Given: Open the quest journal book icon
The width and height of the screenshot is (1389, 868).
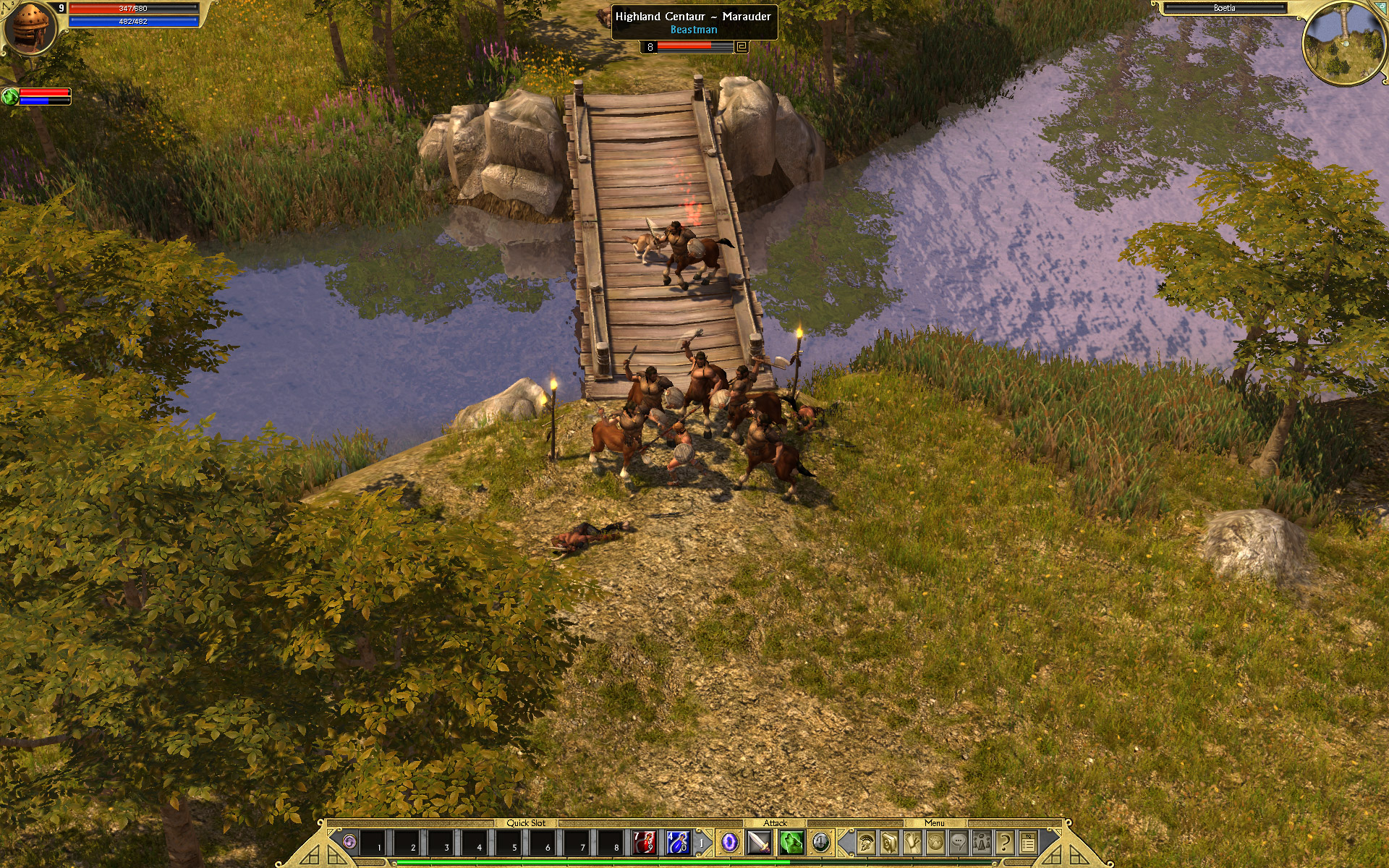Looking at the screenshot, I should 889,842.
